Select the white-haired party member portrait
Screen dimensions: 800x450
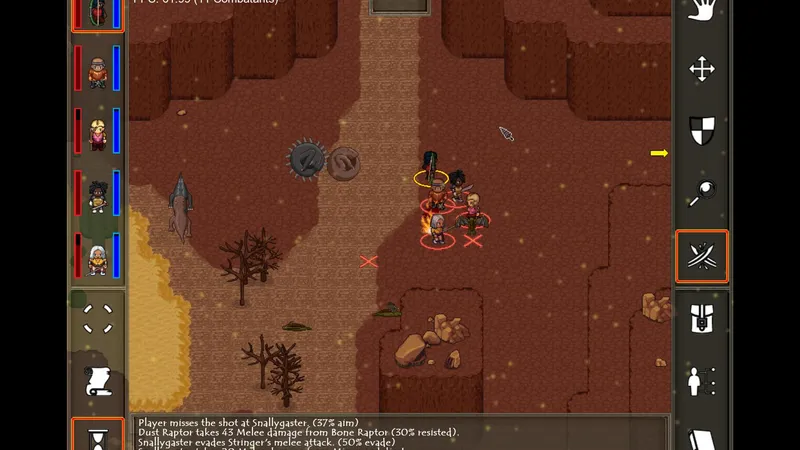click(98, 258)
